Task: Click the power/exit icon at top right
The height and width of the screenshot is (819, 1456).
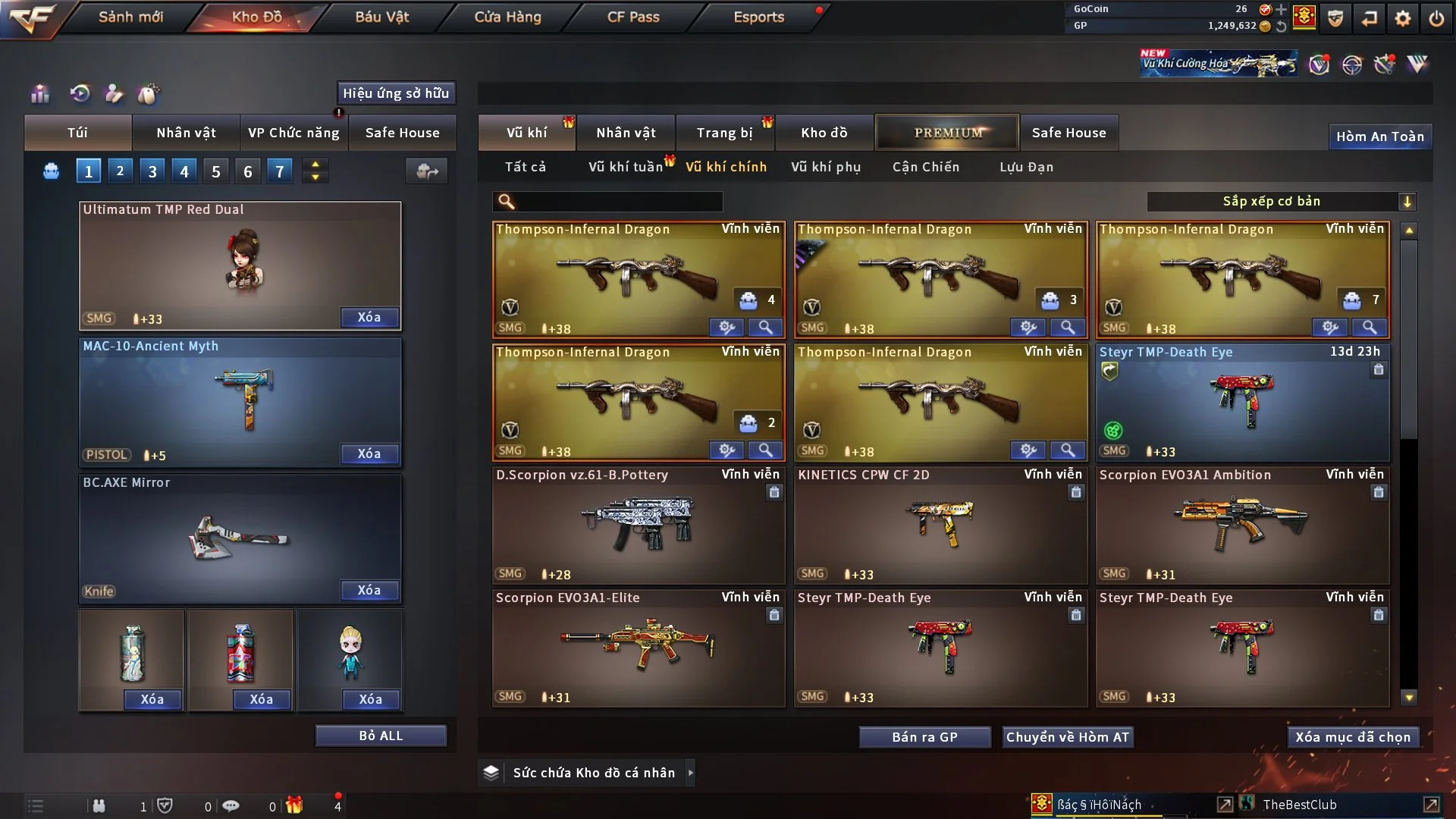Action: point(1437,18)
